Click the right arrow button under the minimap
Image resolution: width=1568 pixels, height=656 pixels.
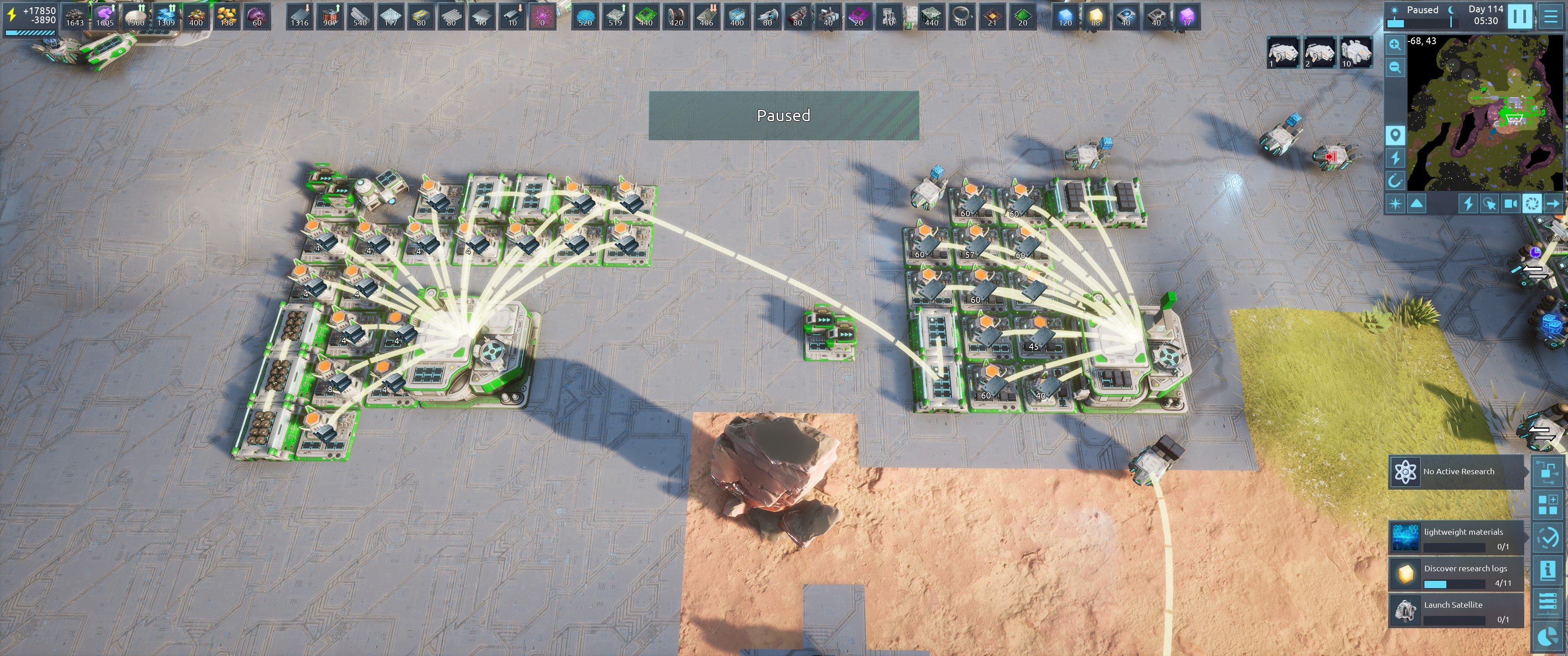1553,204
